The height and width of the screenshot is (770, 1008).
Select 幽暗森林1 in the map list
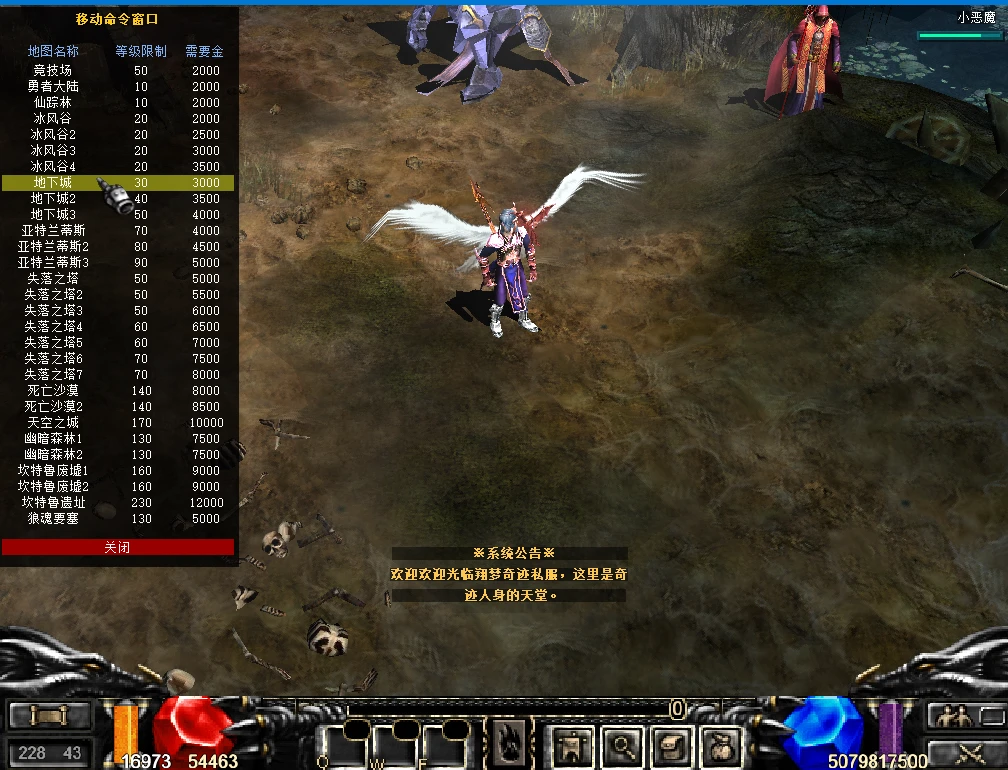pyautogui.click(x=53, y=439)
